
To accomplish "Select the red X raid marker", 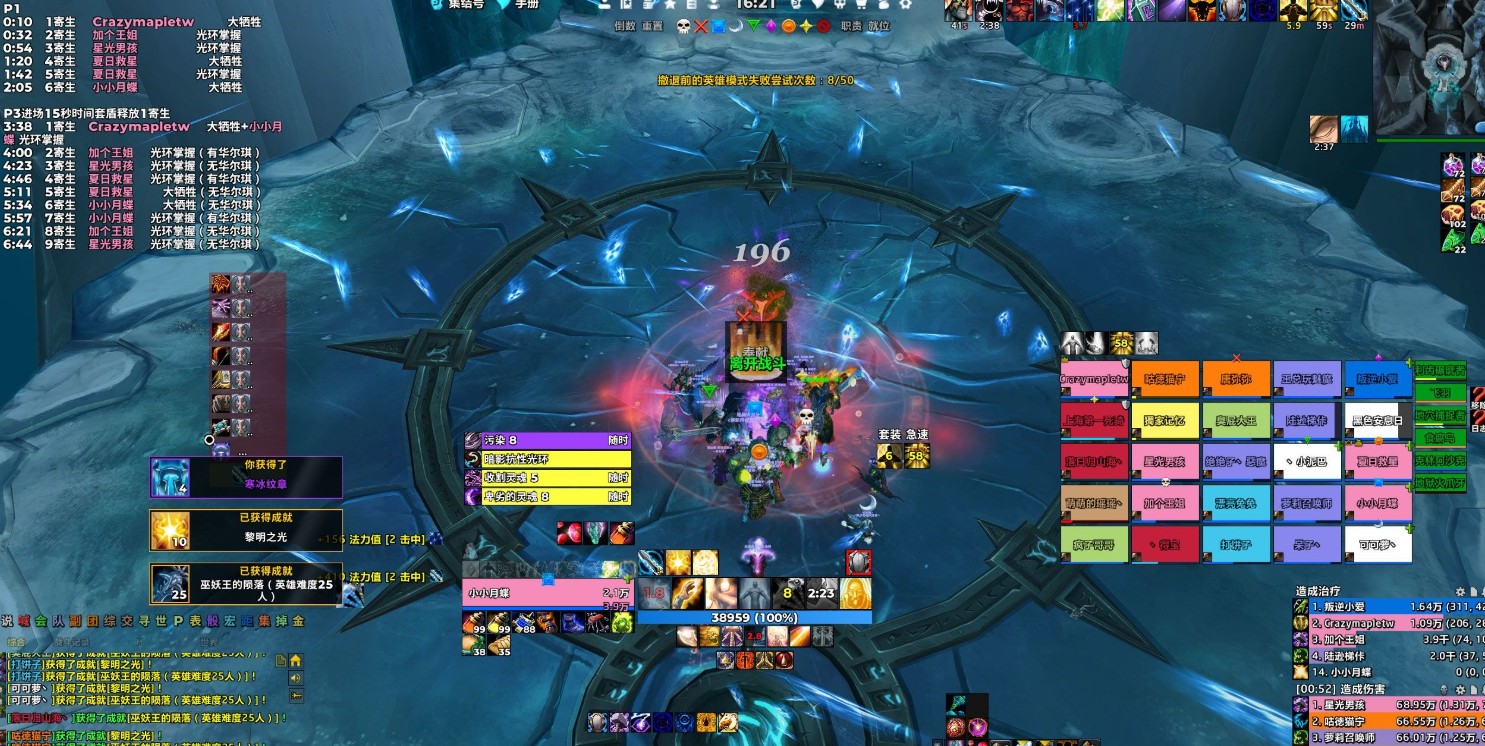I will tap(701, 26).
